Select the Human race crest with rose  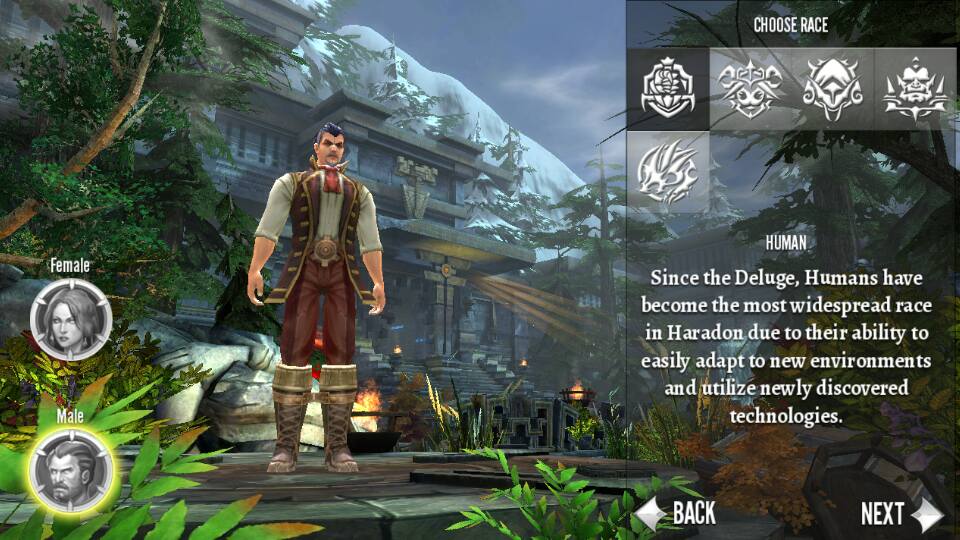coord(669,86)
